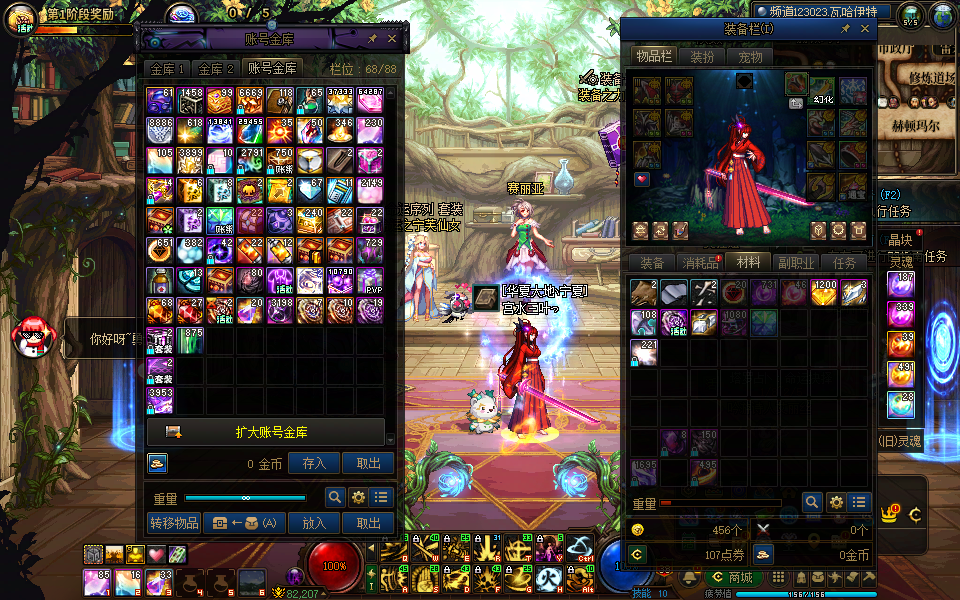Pin the 账号金库 window with pushpin
Screen dimensions: 960x600
pyautogui.click(x=372, y=39)
